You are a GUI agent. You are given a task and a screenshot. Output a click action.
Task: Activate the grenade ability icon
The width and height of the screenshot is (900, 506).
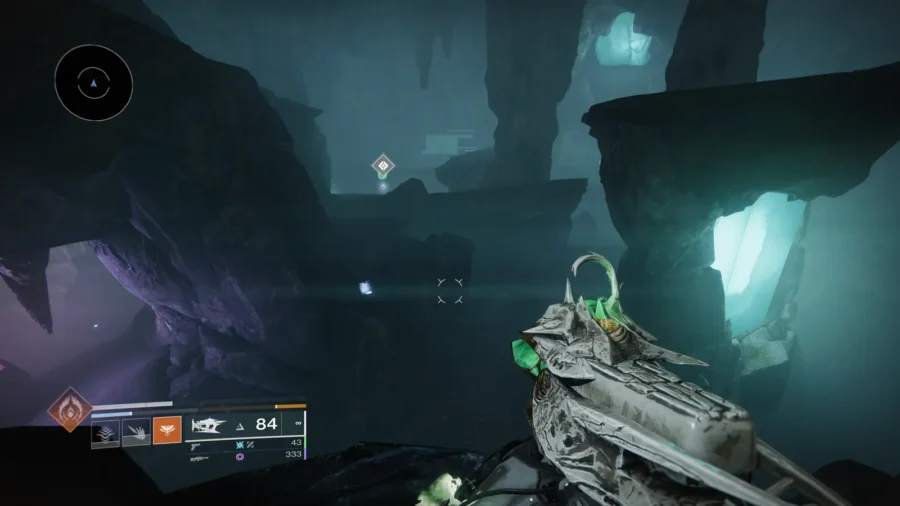pos(106,432)
